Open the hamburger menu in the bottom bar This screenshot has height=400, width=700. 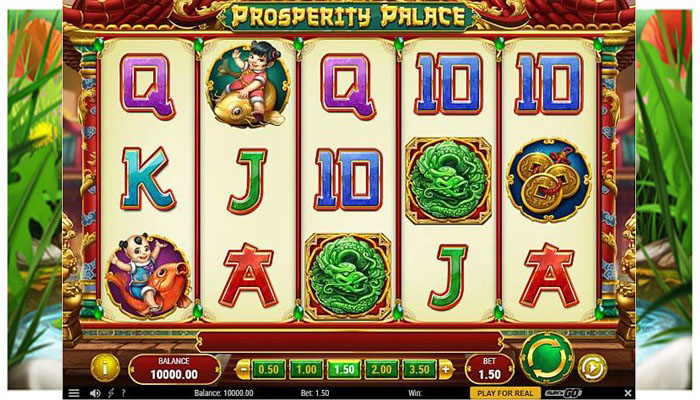click(x=73, y=393)
